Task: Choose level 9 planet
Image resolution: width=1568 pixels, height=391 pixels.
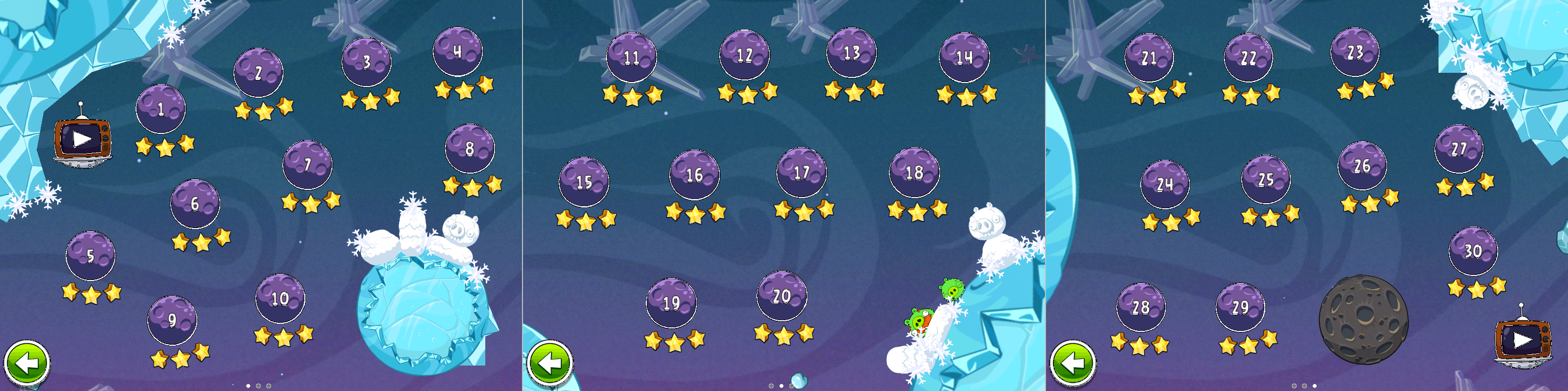Action: [172, 320]
